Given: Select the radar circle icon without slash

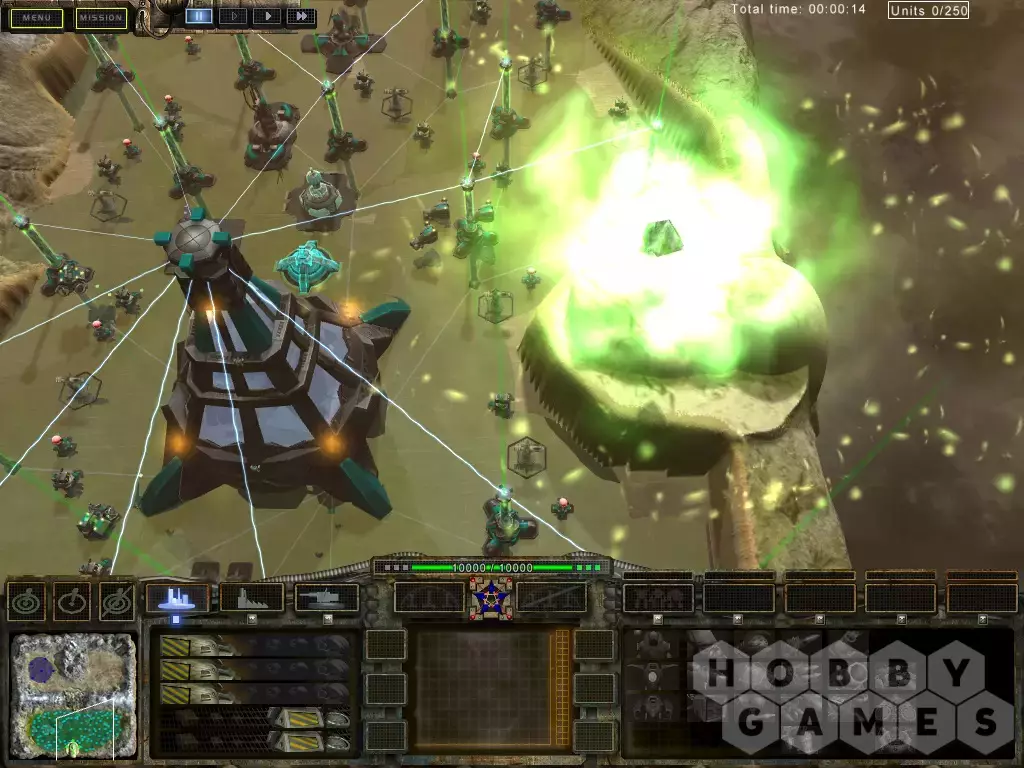Looking at the screenshot, I should coord(24,601).
